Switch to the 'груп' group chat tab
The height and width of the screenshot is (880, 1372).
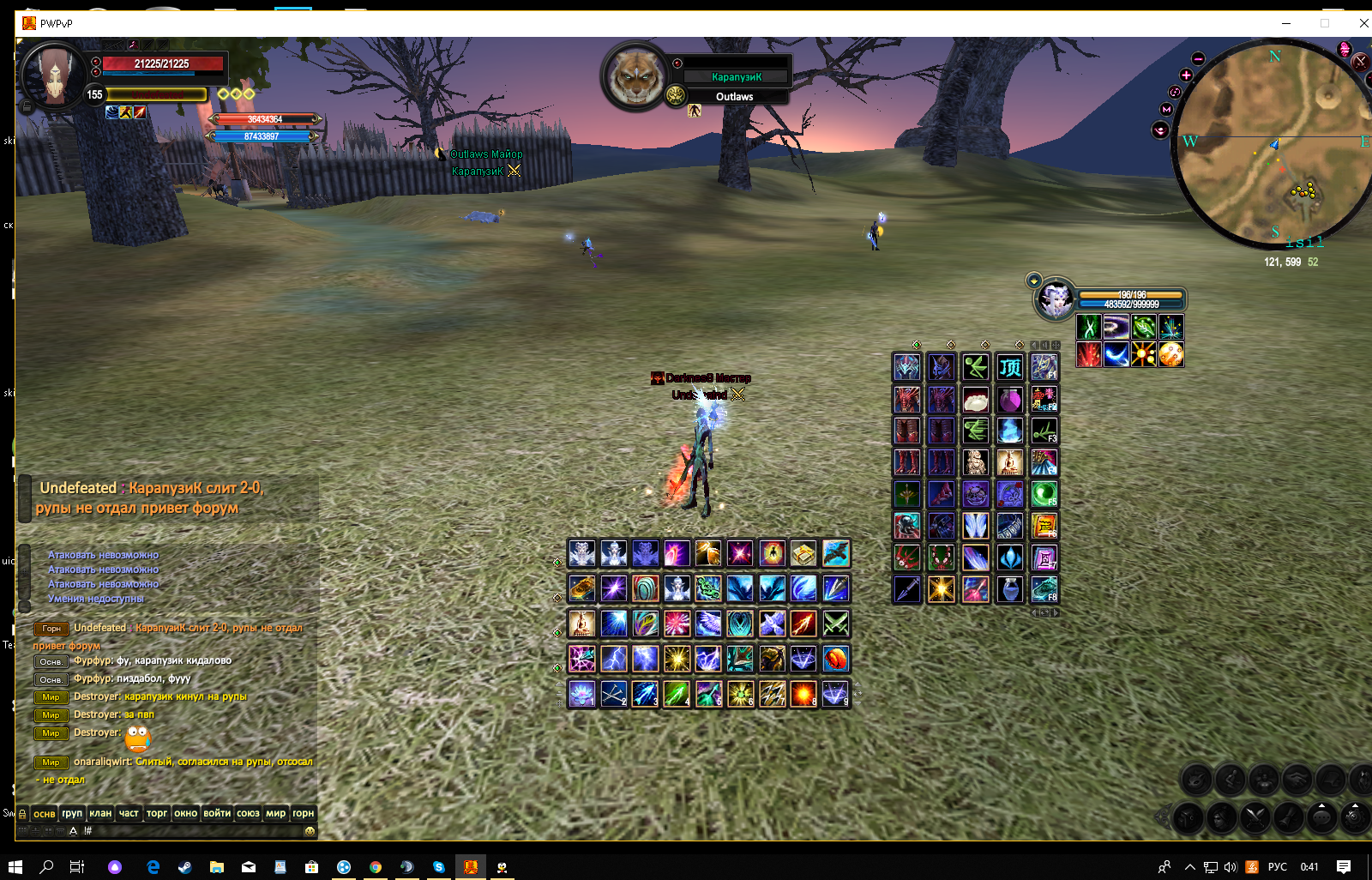[72, 813]
